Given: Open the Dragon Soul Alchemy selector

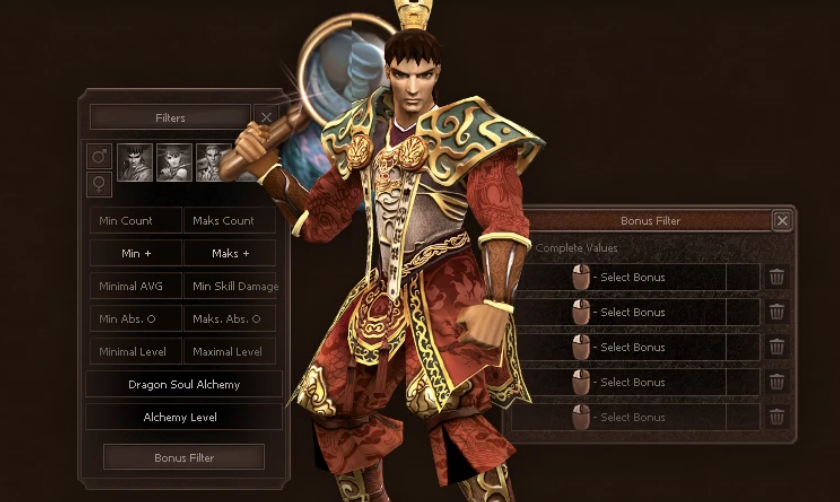Looking at the screenshot, I should tap(184, 385).
